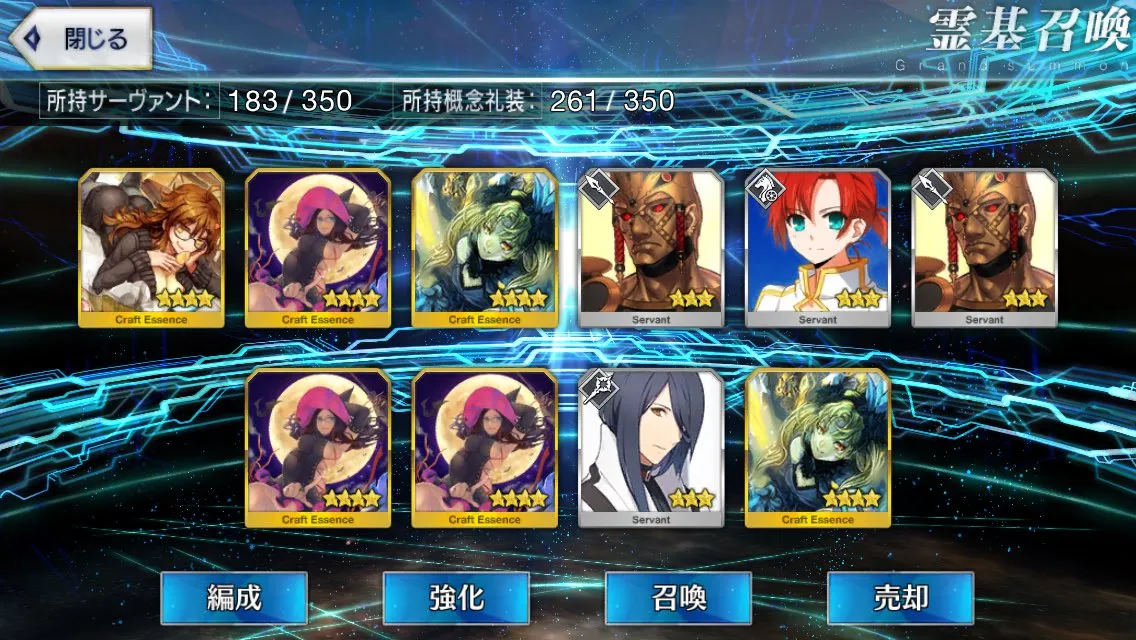Select the orange-haired glasses girl Craft Essence card
The width and height of the screenshot is (1136, 640).
point(151,248)
